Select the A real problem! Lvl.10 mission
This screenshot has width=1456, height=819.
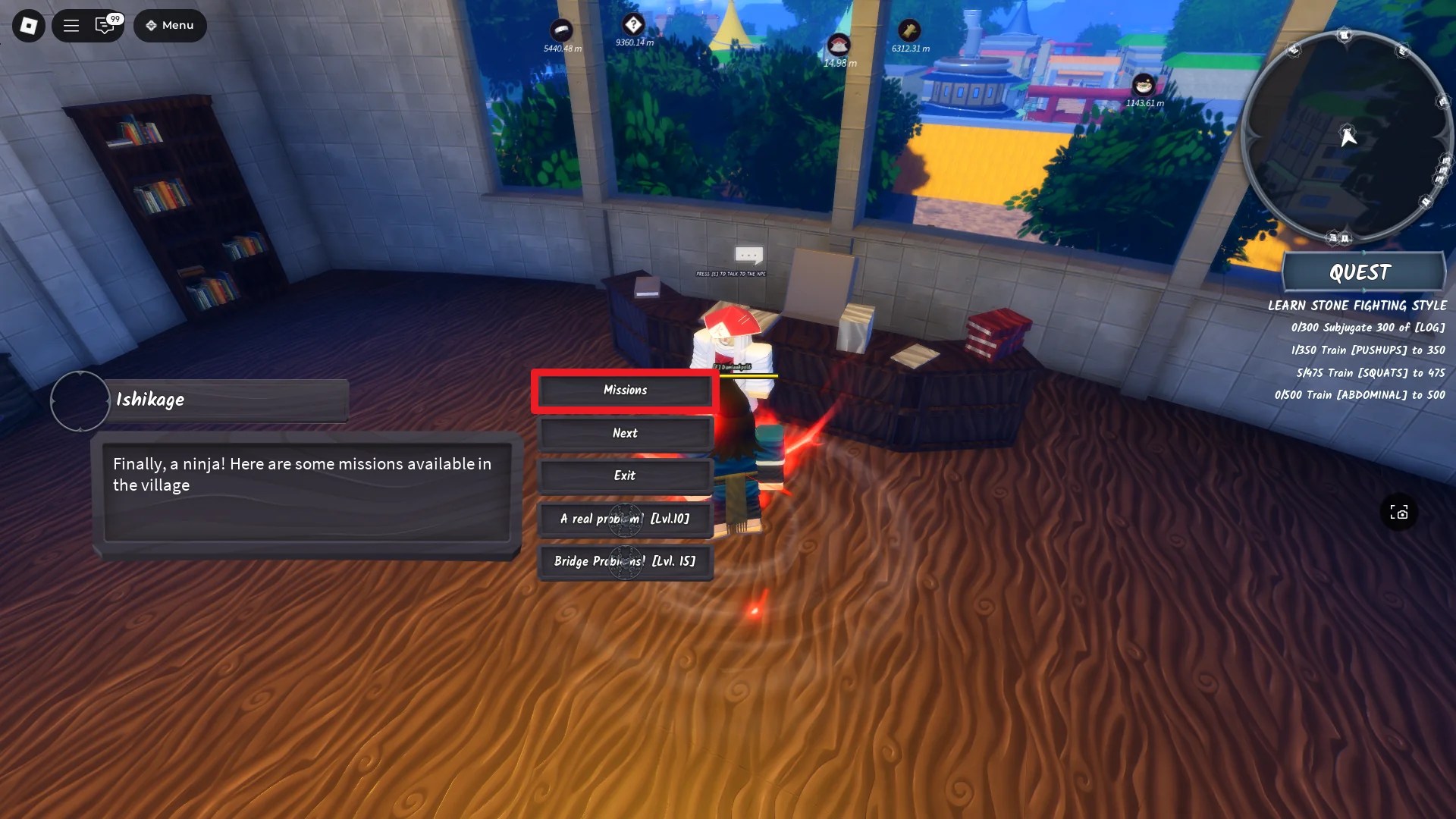tap(624, 519)
